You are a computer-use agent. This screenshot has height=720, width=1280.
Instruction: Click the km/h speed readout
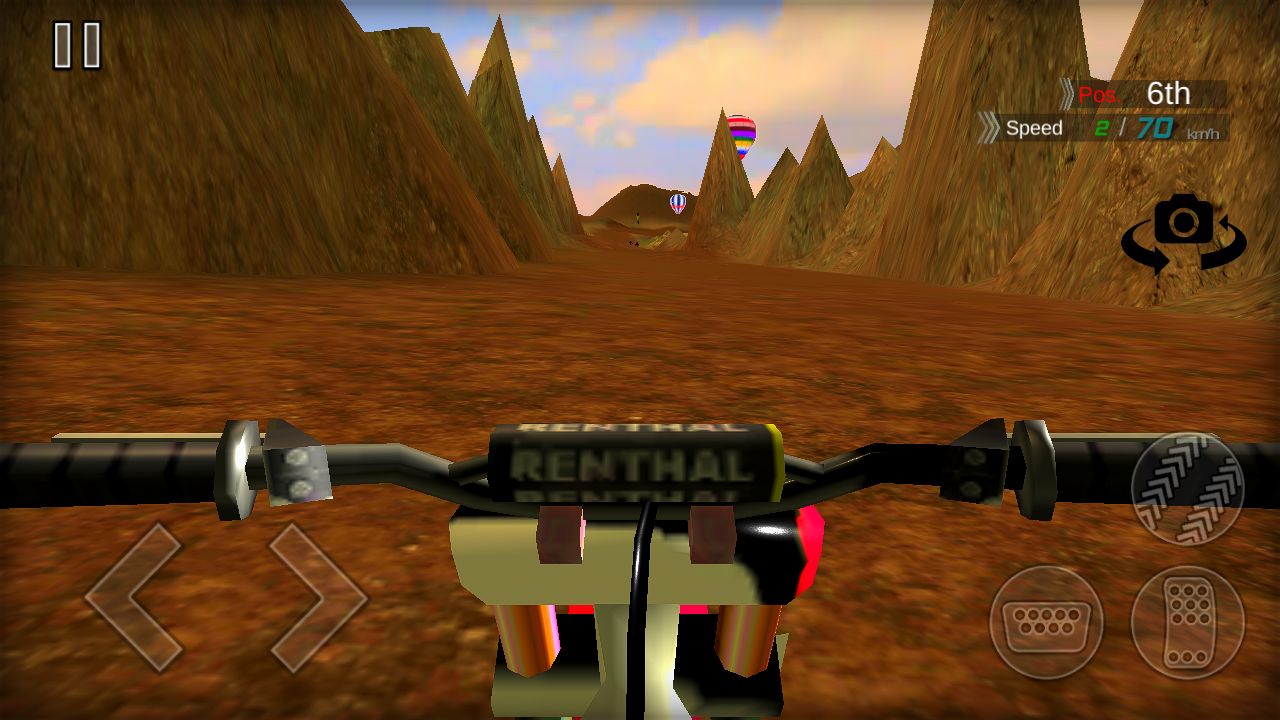point(1204,132)
